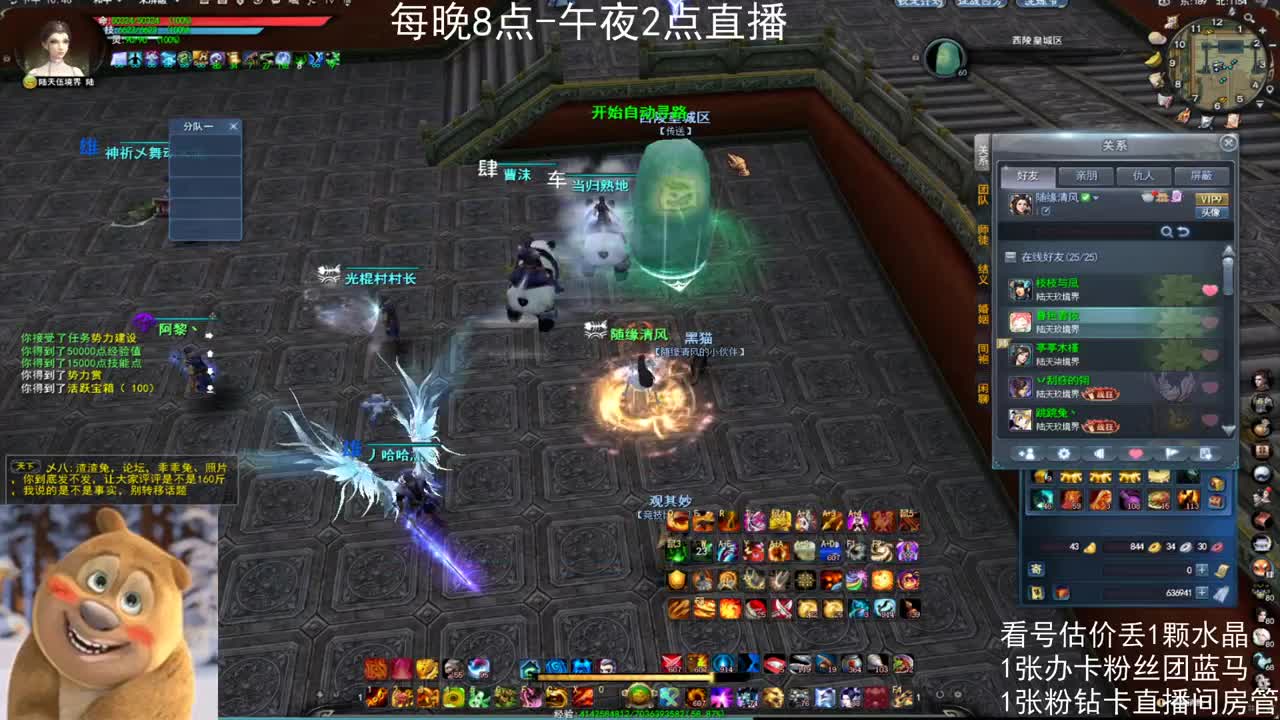
Task: Toggle the mute speaker icon in friends panel
Action: click(x=1100, y=452)
